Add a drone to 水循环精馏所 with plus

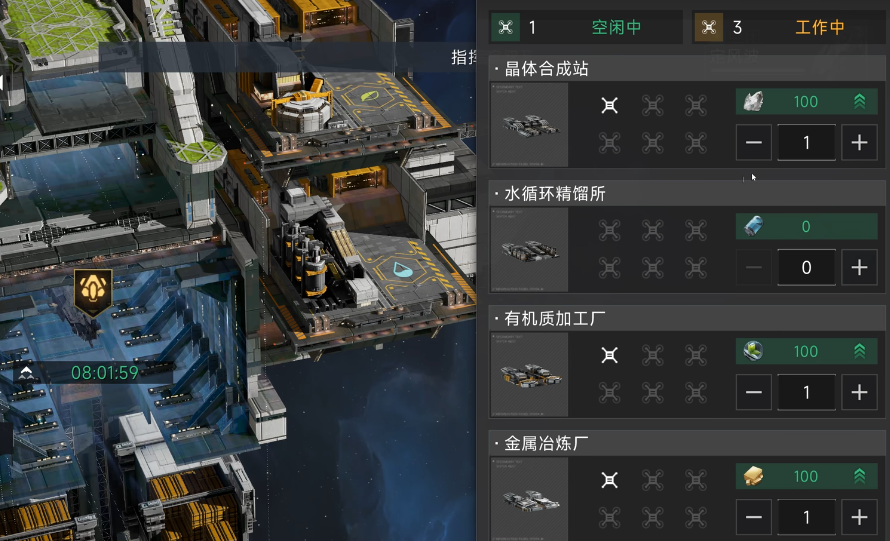pyautogui.click(x=858, y=268)
